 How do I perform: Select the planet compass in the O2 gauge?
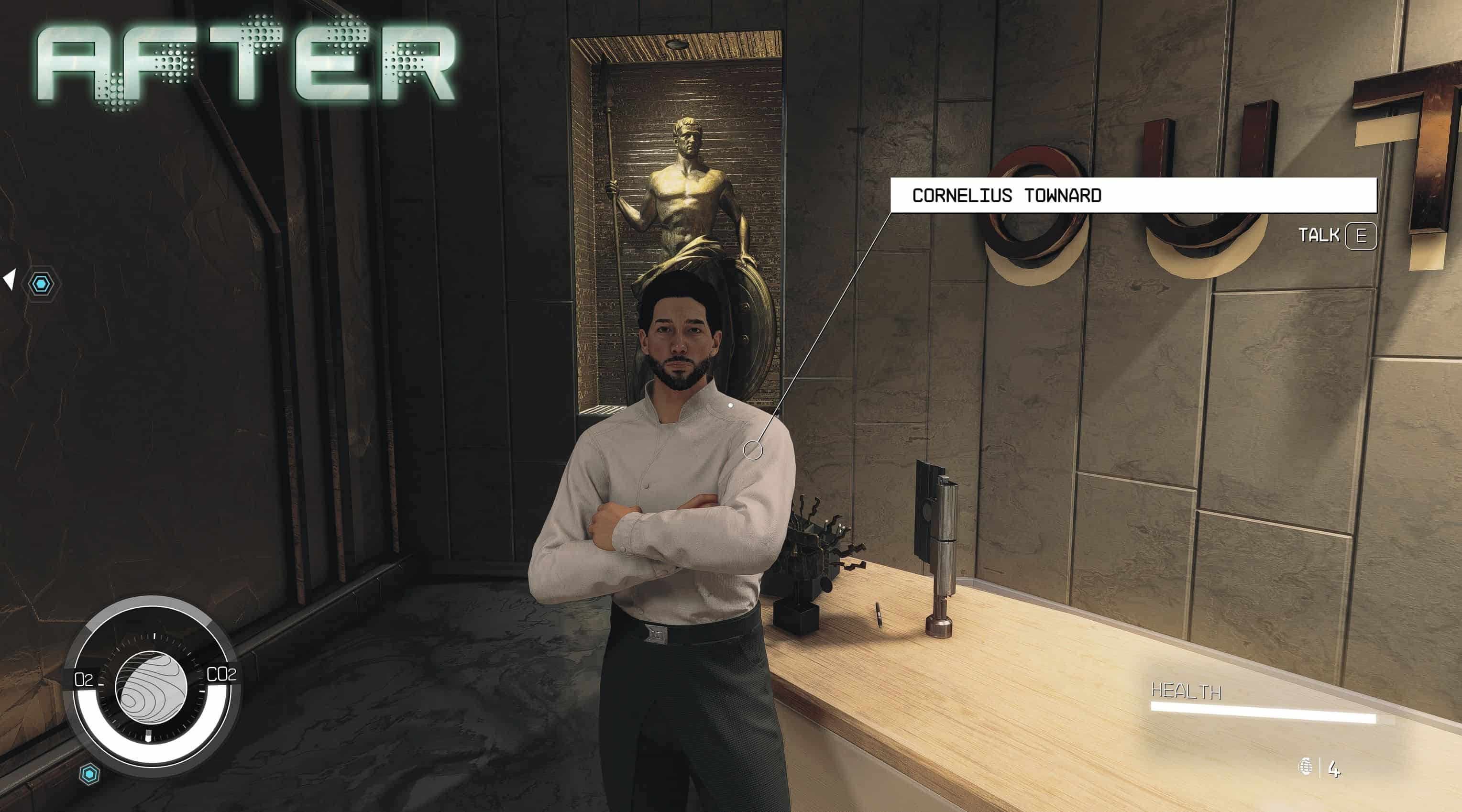coord(152,688)
